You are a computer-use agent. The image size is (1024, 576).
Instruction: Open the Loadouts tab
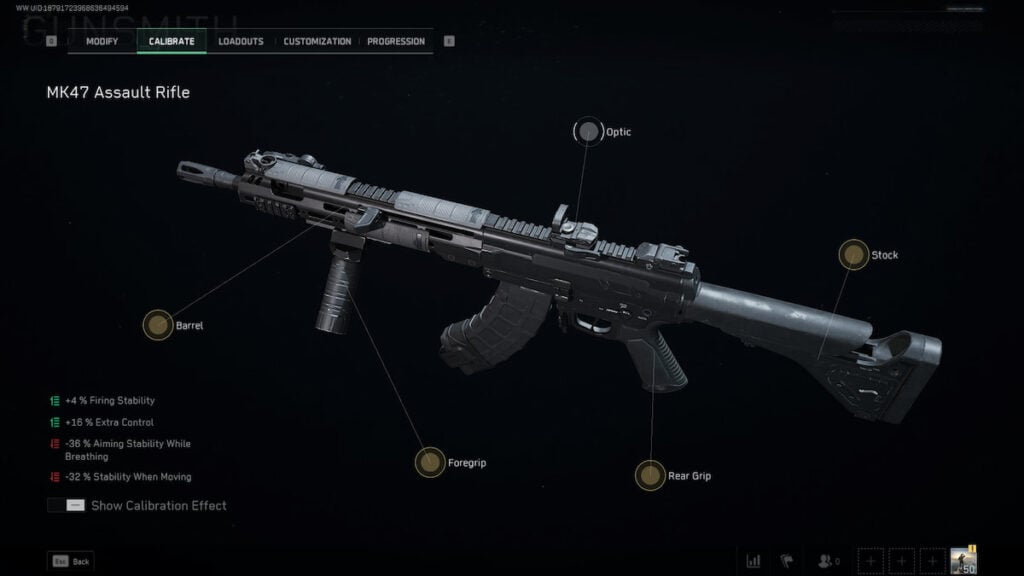(x=241, y=41)
